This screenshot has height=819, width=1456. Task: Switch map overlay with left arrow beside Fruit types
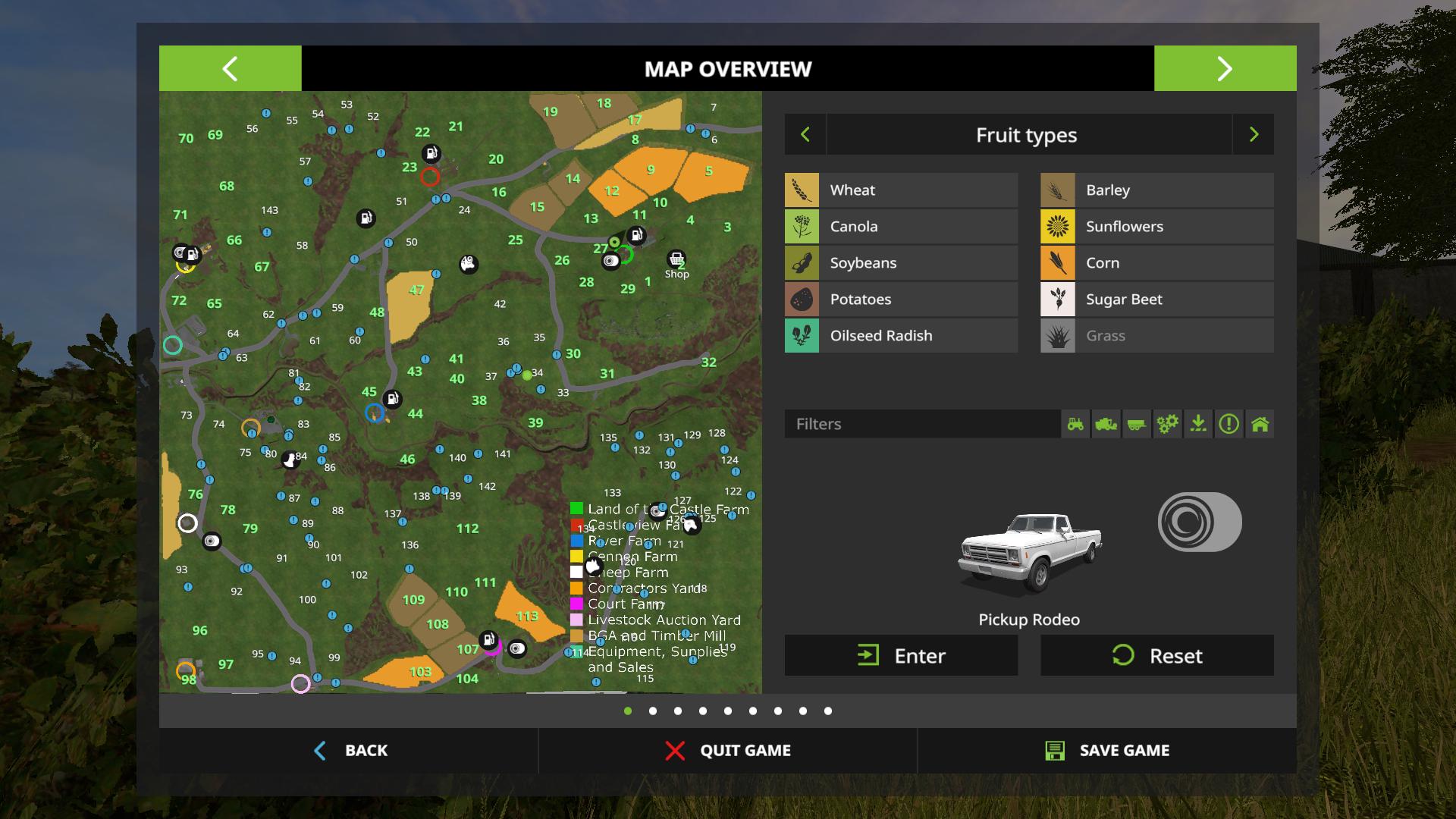tap(805, 135)
